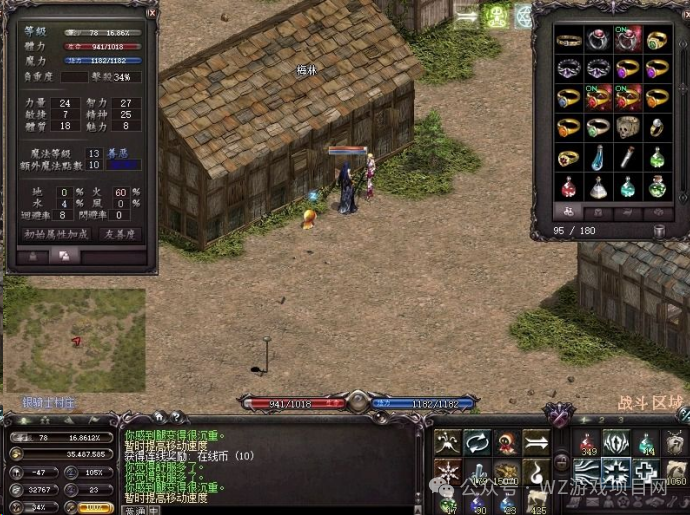
Task: Select the cyan potion flask
Action: (626, 187)
